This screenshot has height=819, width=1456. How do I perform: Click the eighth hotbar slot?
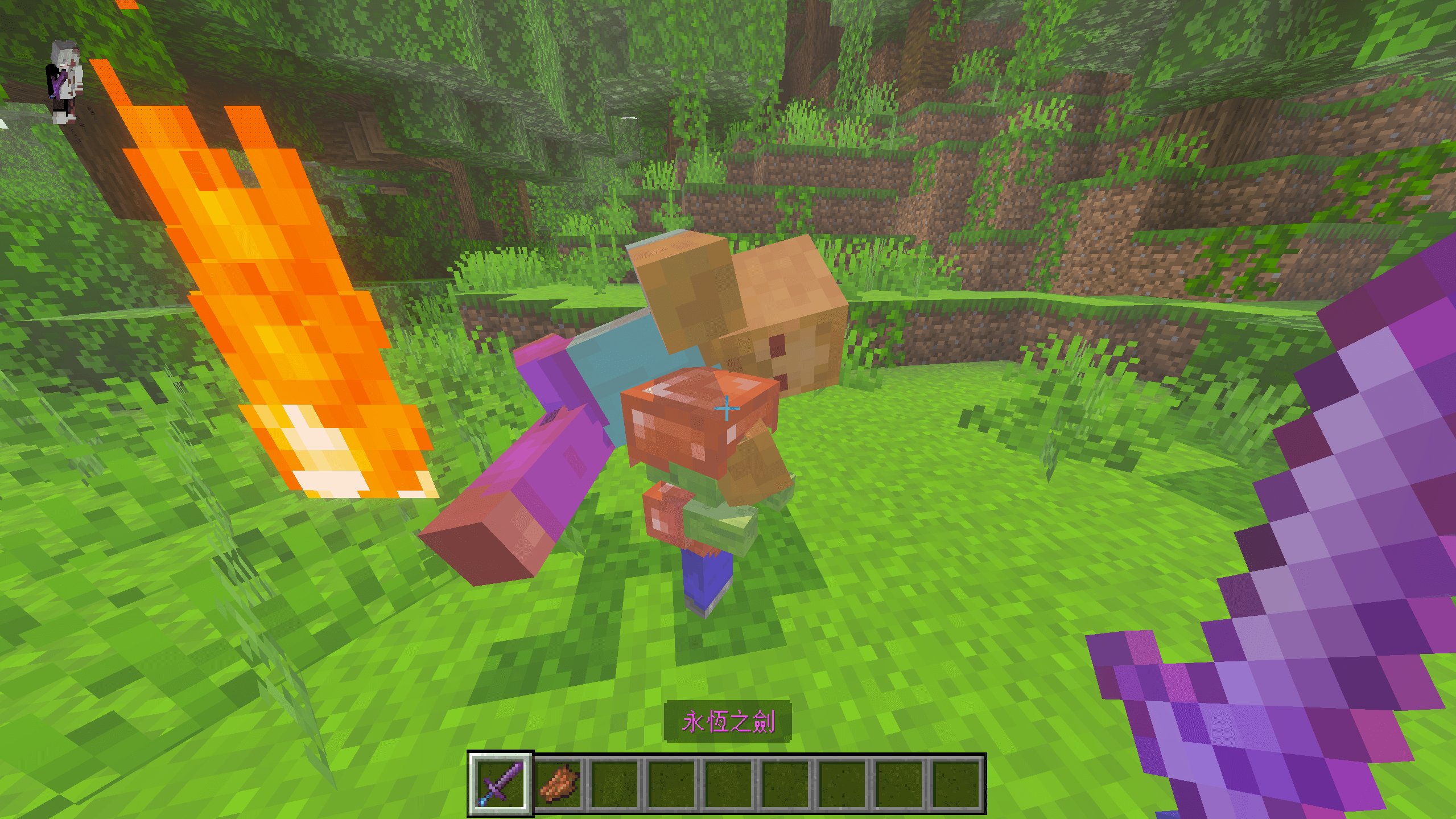900,789
